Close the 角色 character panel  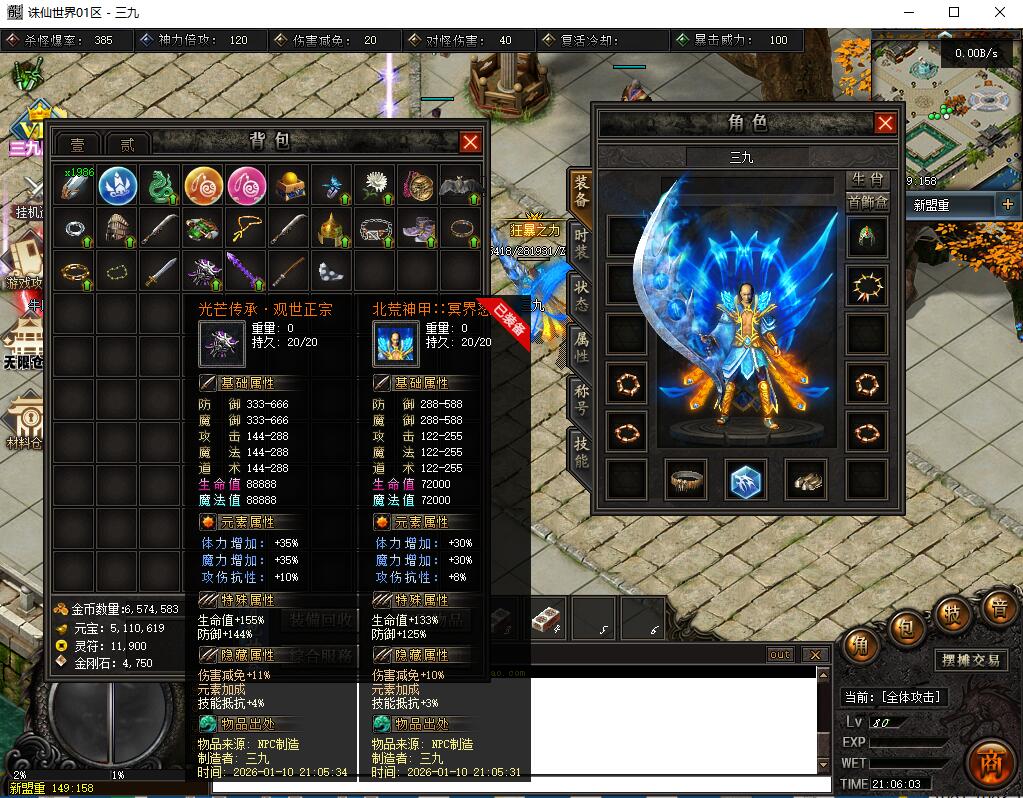click(885, 123)
